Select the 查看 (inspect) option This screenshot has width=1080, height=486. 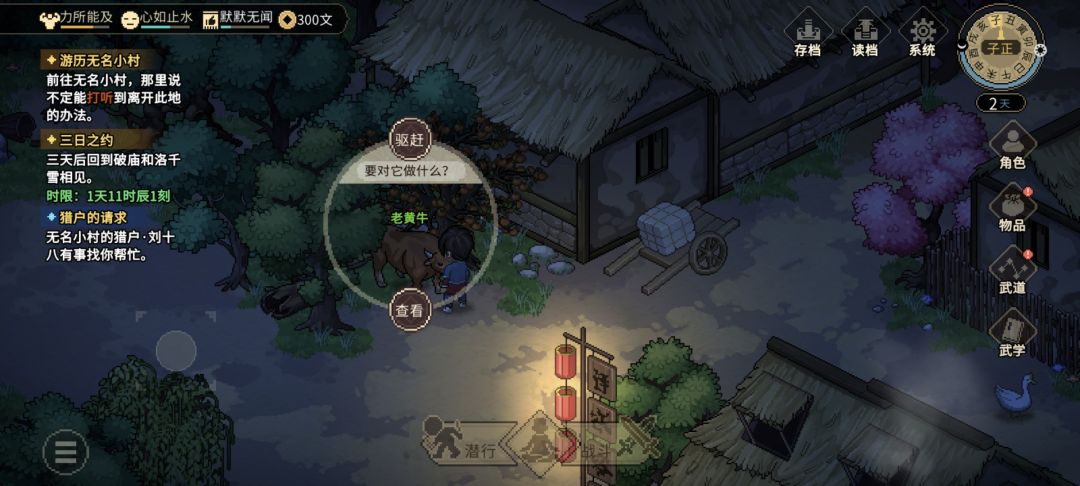click(409, 310)
